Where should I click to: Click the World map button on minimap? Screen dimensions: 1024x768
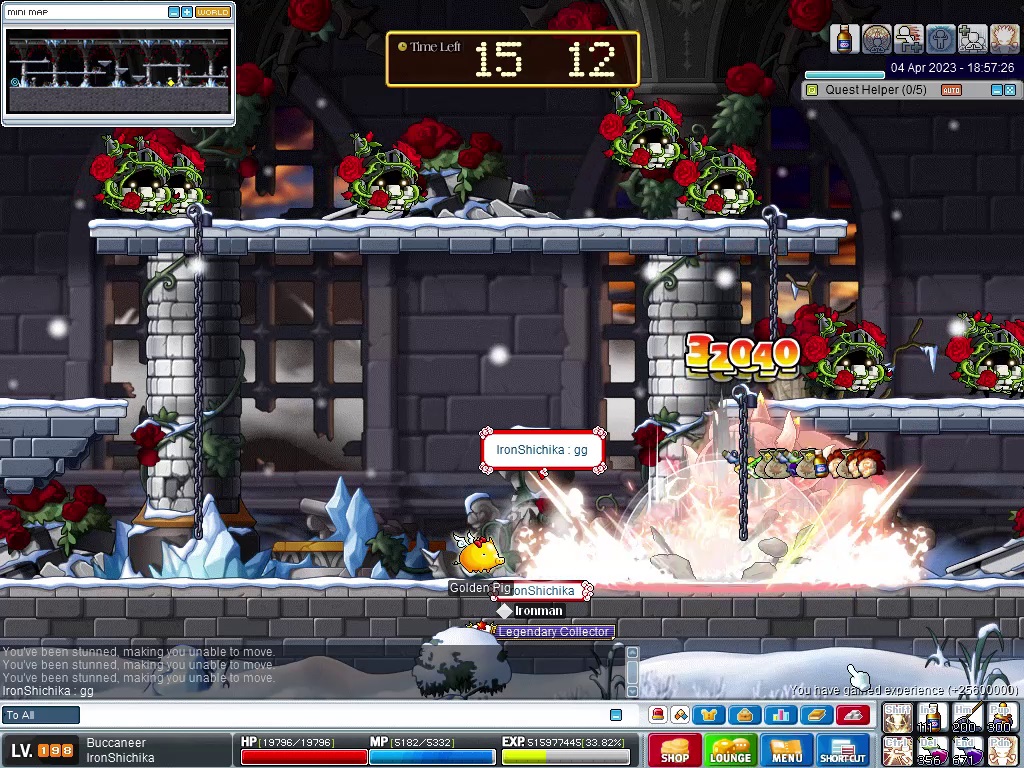(x=212, y=12)
